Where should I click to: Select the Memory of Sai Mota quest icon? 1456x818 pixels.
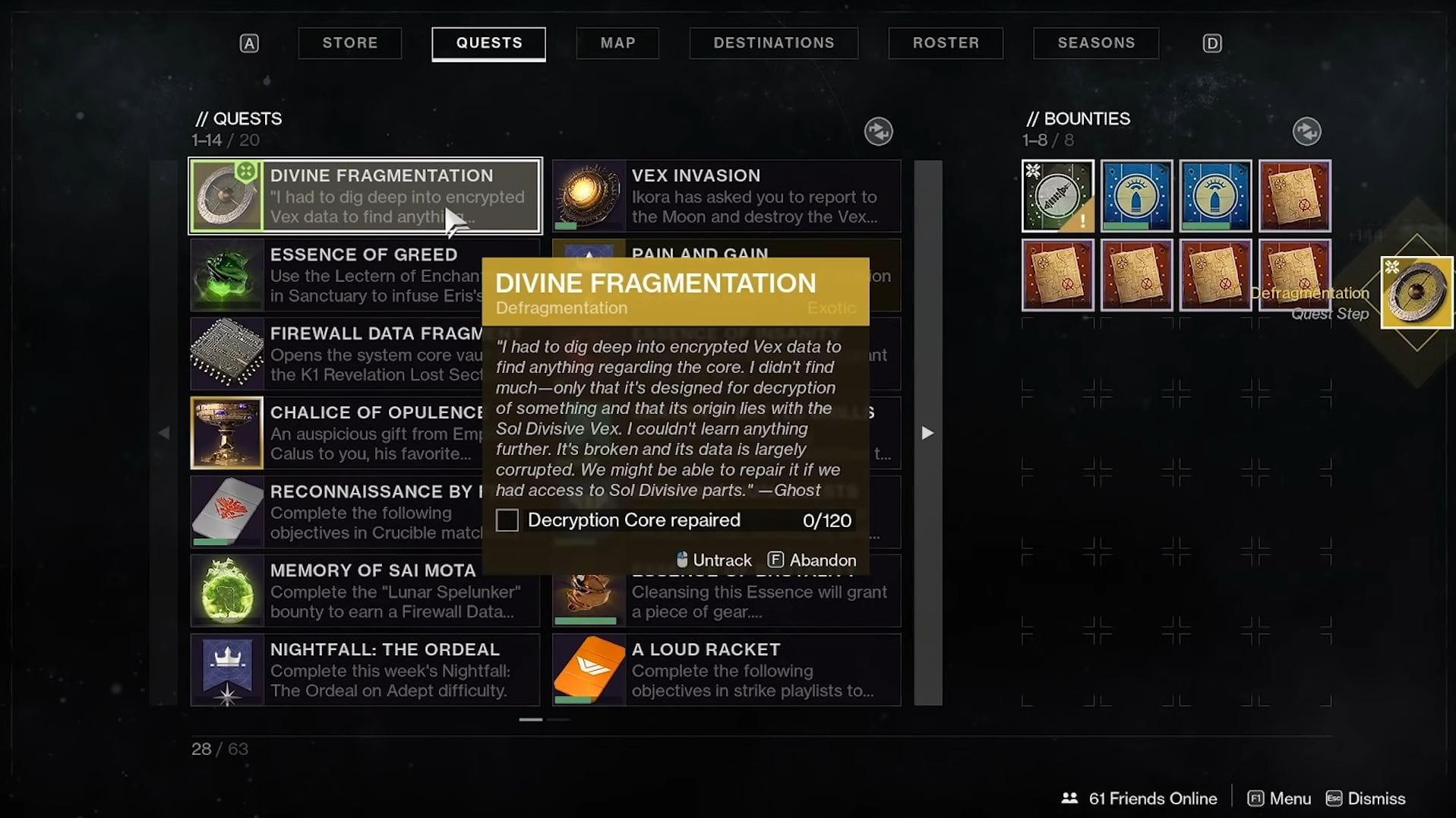pyautogui.click(x=226, y=591)
